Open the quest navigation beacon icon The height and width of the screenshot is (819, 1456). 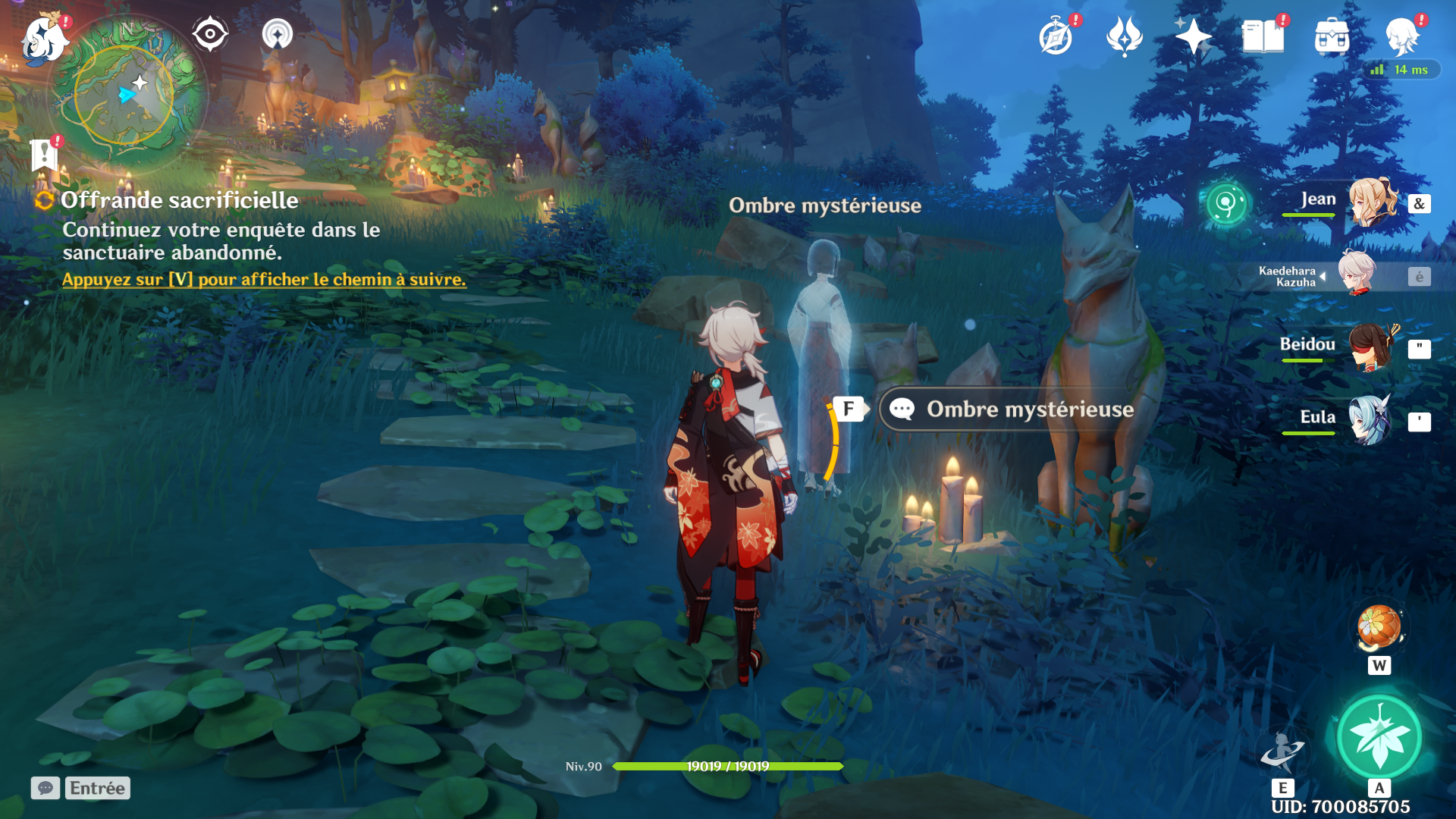click(277, 34)
